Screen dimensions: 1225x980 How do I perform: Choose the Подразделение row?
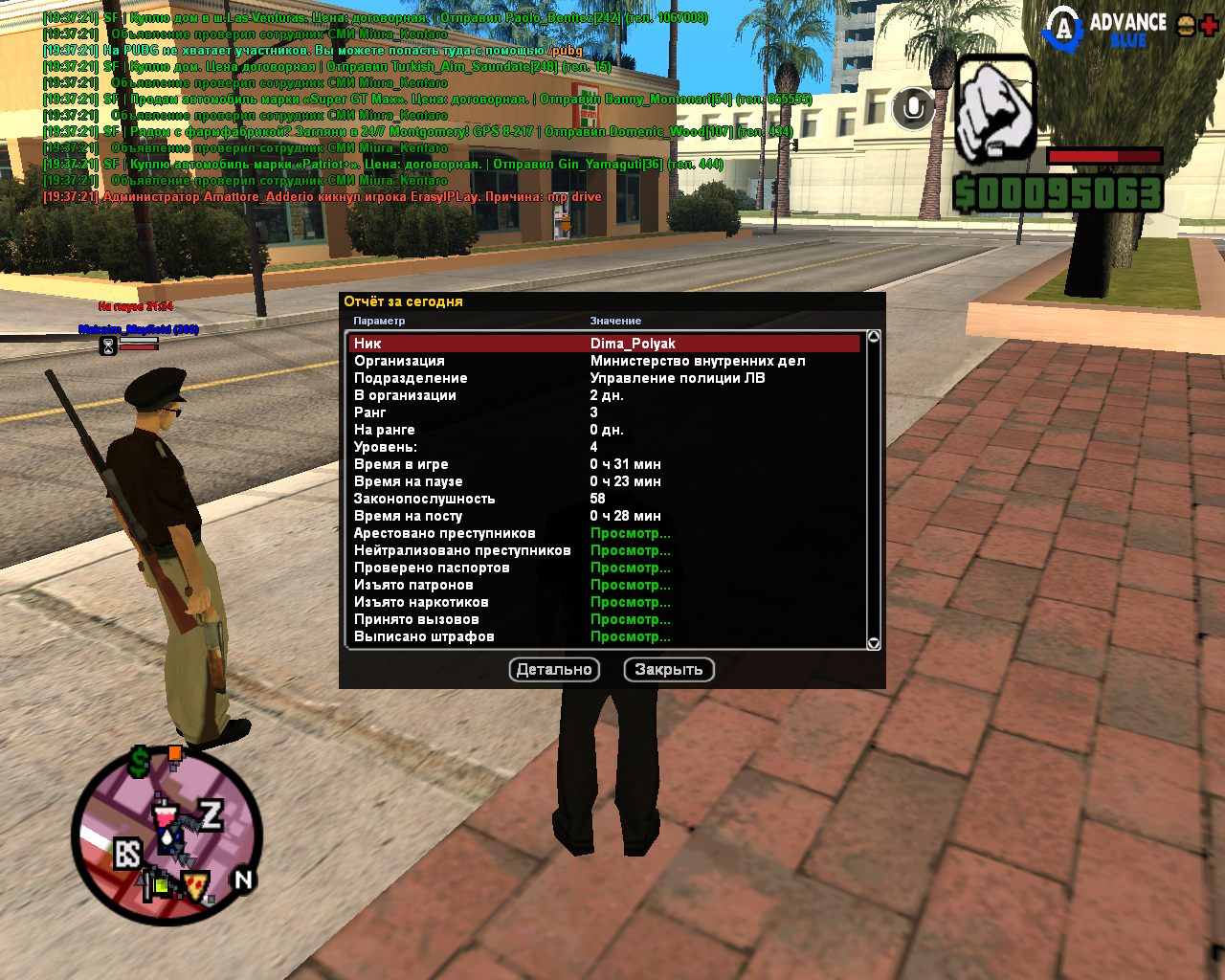[x=605, y=378]
